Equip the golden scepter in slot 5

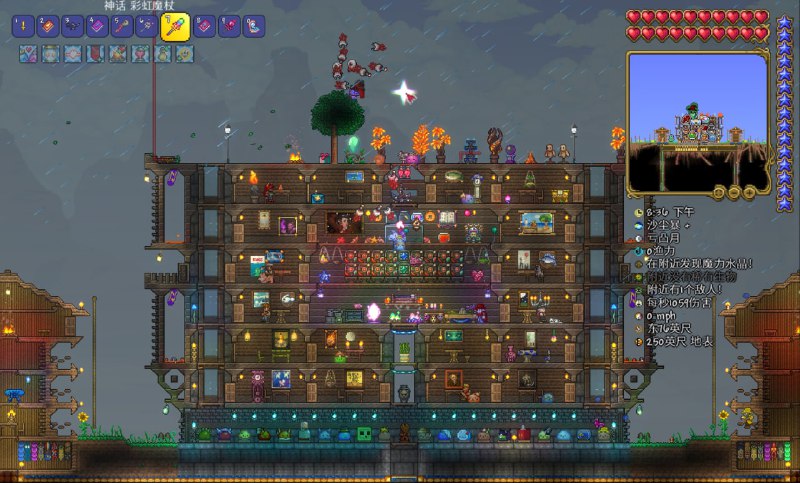(x=122, y=27)
